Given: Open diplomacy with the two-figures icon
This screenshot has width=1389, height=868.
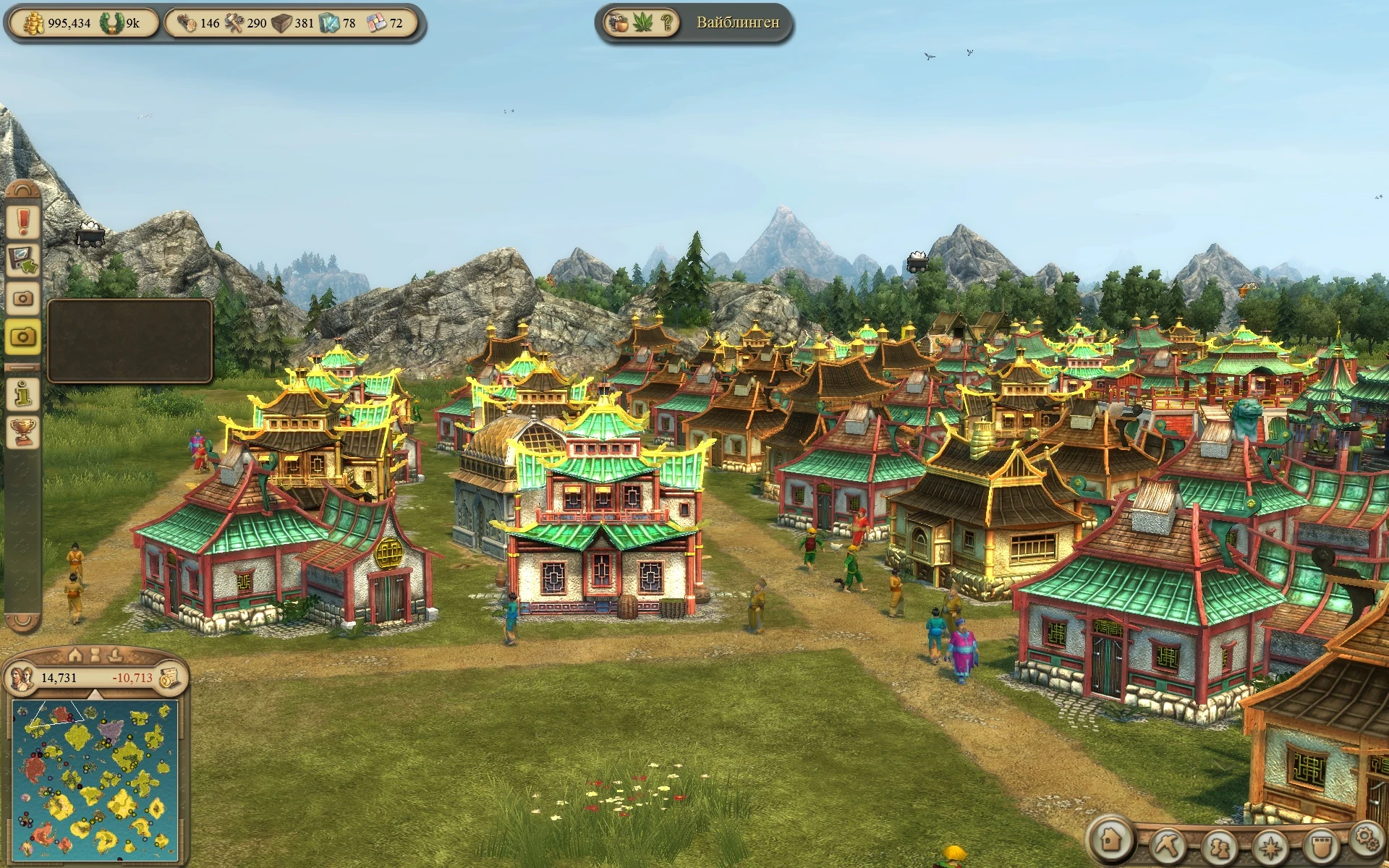Looking at the screenshot, I should pyautogui.click(x=1221, y=846).
